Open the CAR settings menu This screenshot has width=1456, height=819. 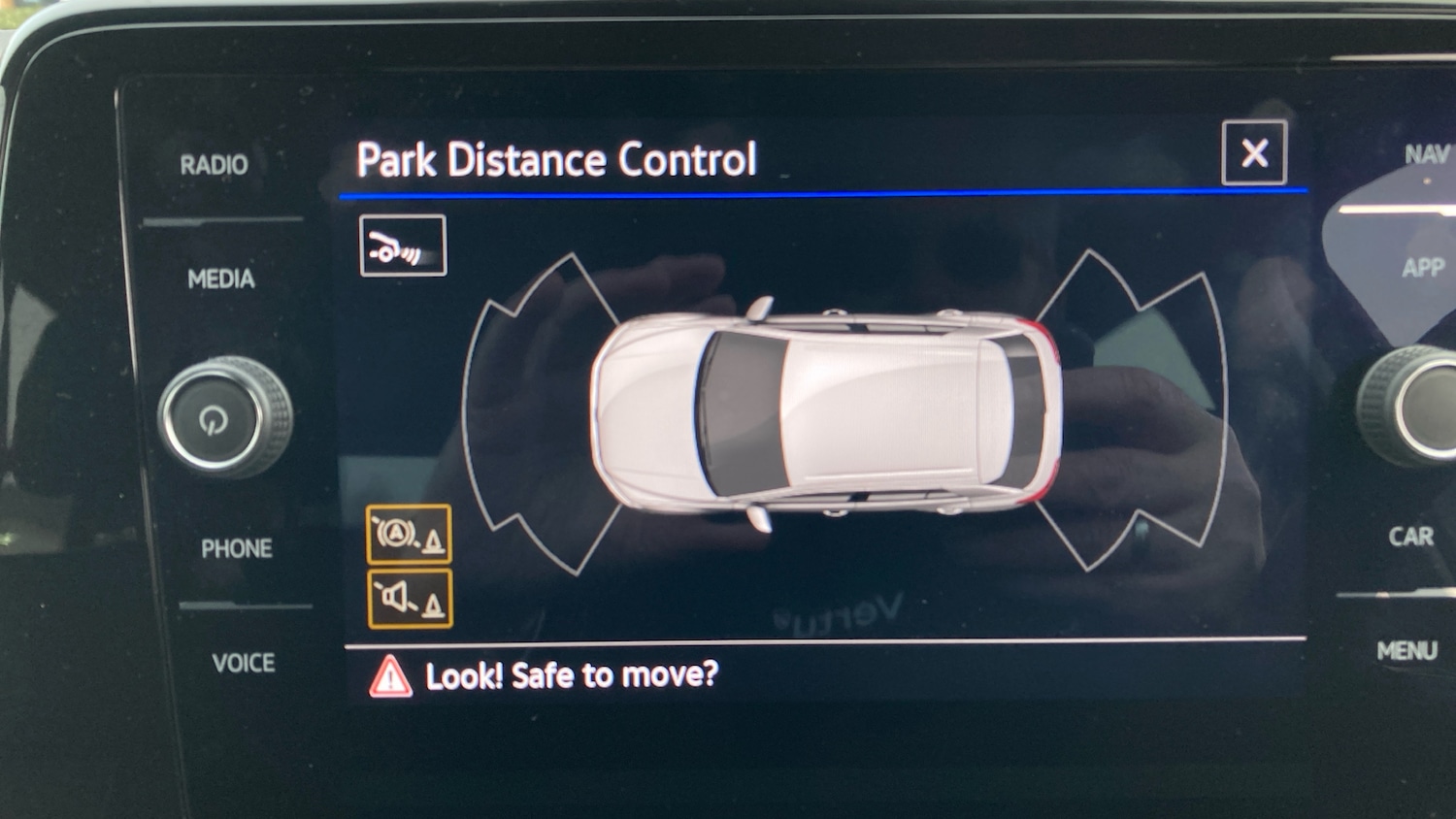[1410, 537]
